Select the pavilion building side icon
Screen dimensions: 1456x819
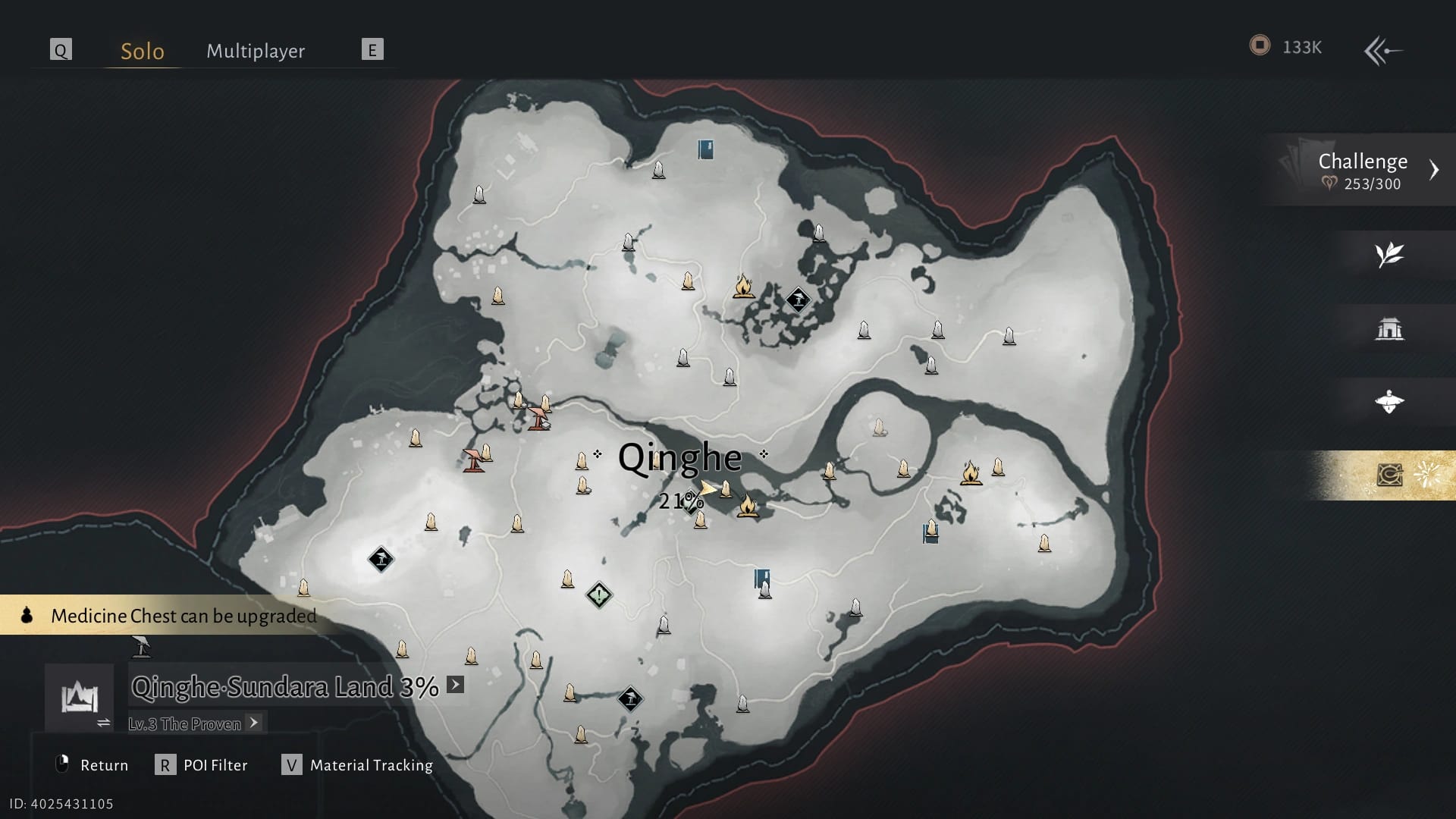point(1389,329)
